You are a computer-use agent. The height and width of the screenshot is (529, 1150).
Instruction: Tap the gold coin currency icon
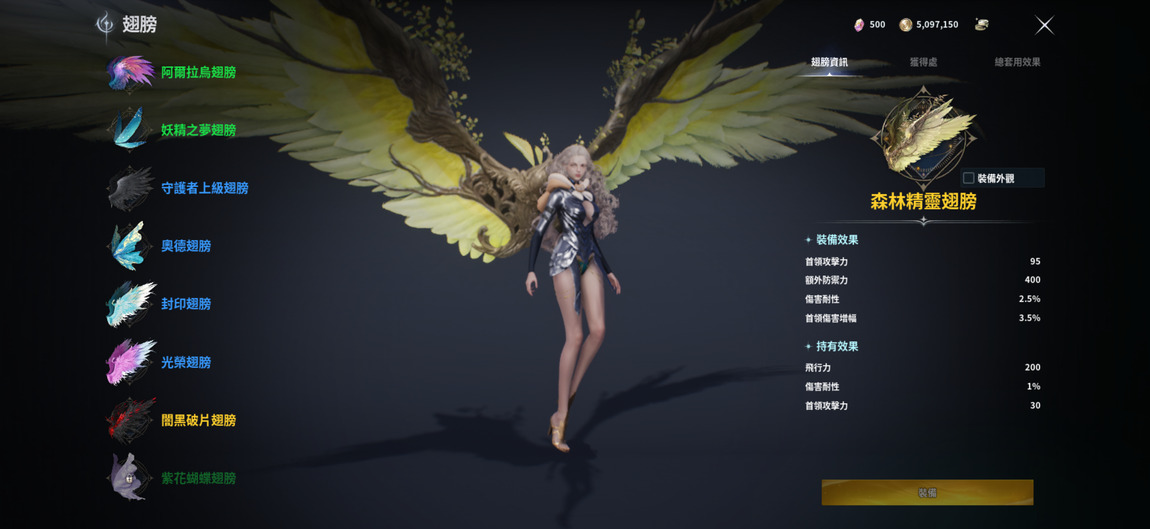[905, 25]
